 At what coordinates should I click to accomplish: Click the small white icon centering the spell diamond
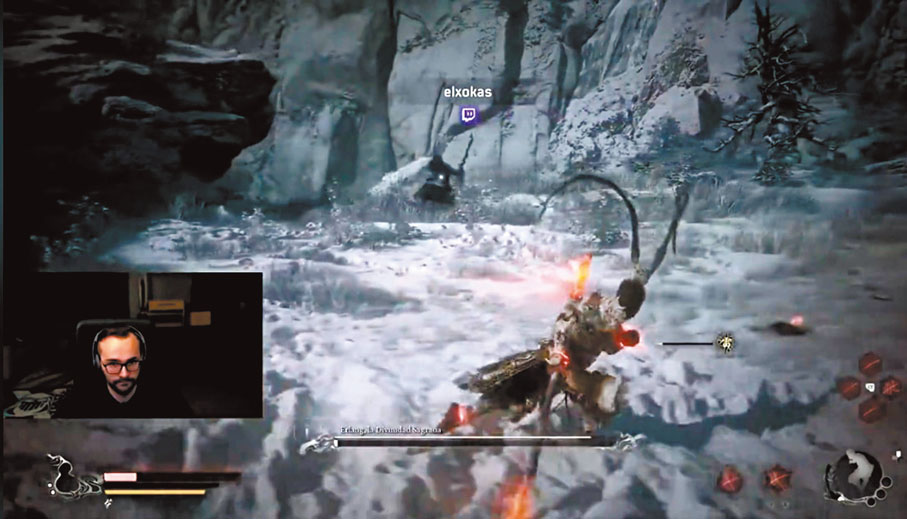pos(868,386)
